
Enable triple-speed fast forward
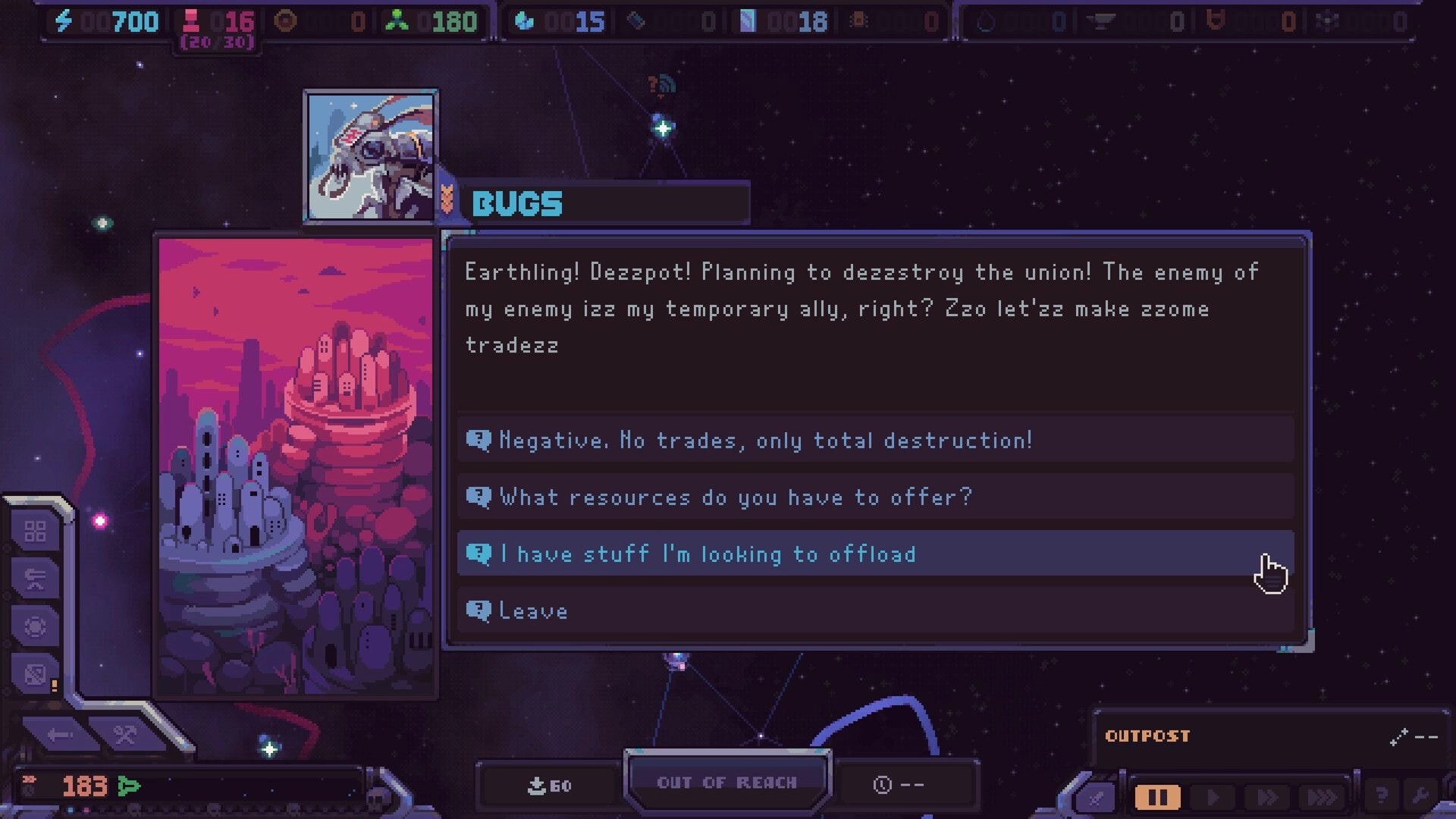[x=1321, y=796]
